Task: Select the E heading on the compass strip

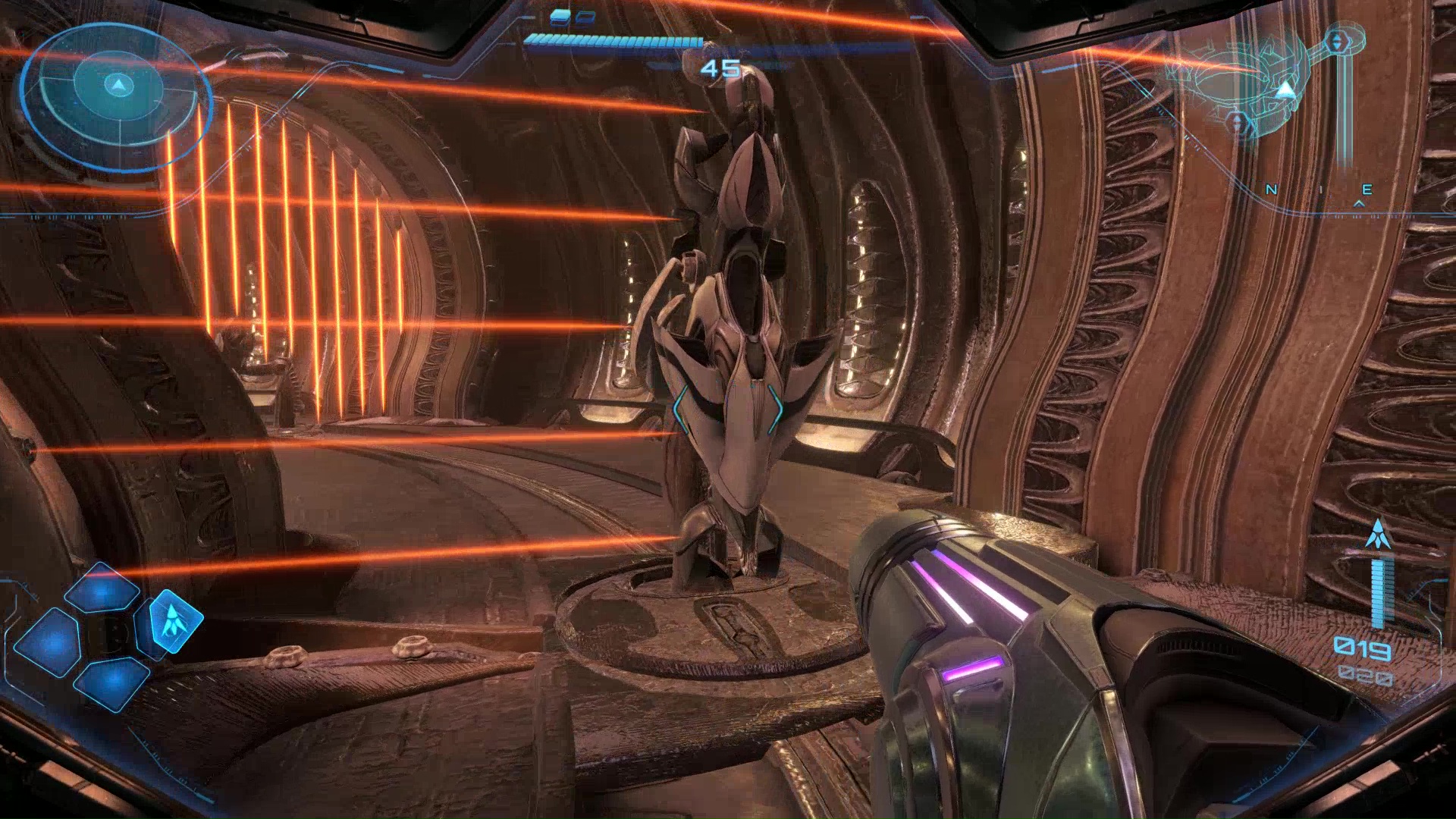Action: tap(1368, 189)
